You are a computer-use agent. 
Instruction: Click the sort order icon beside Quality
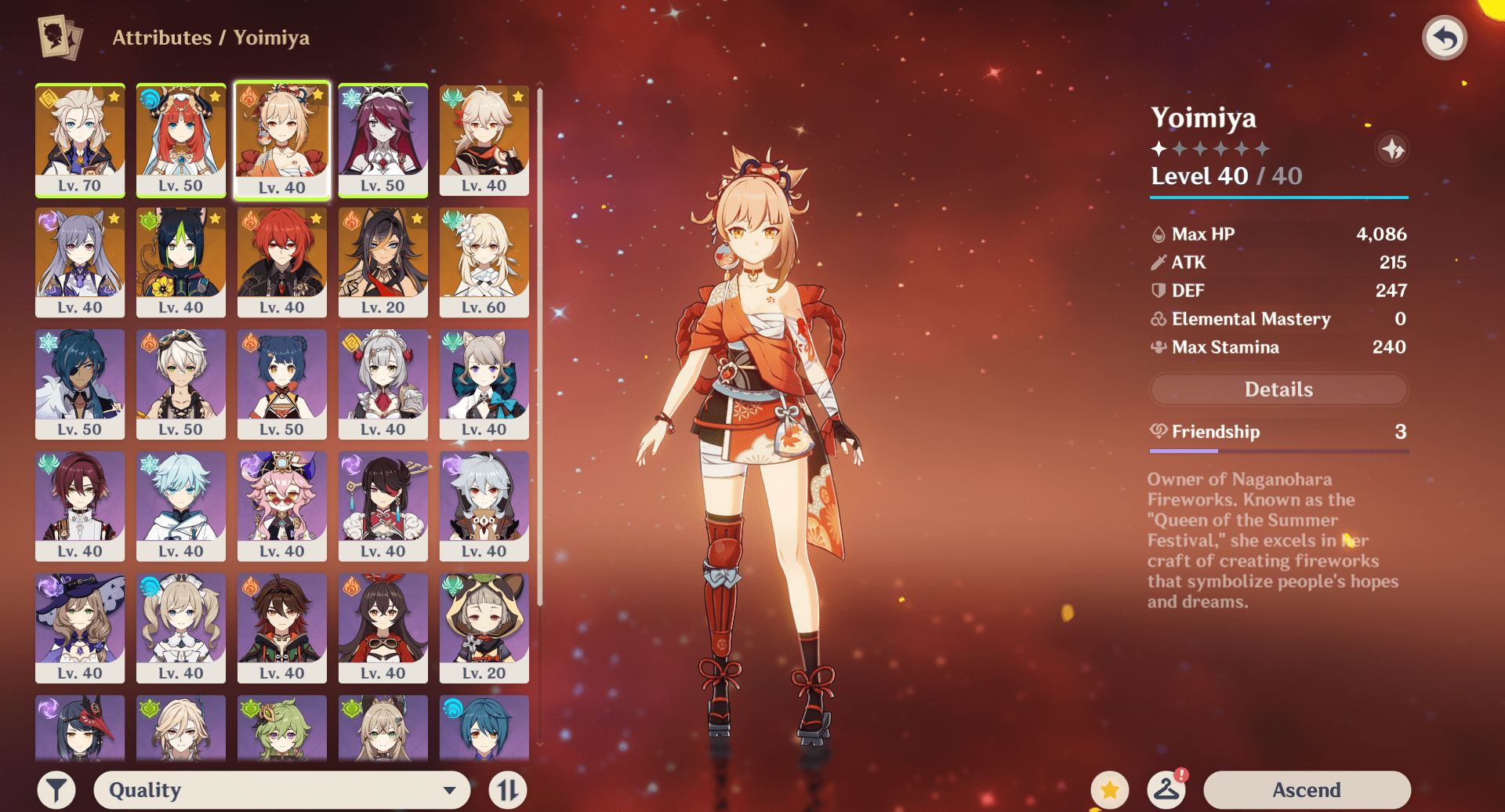click(x=506, y=789)
